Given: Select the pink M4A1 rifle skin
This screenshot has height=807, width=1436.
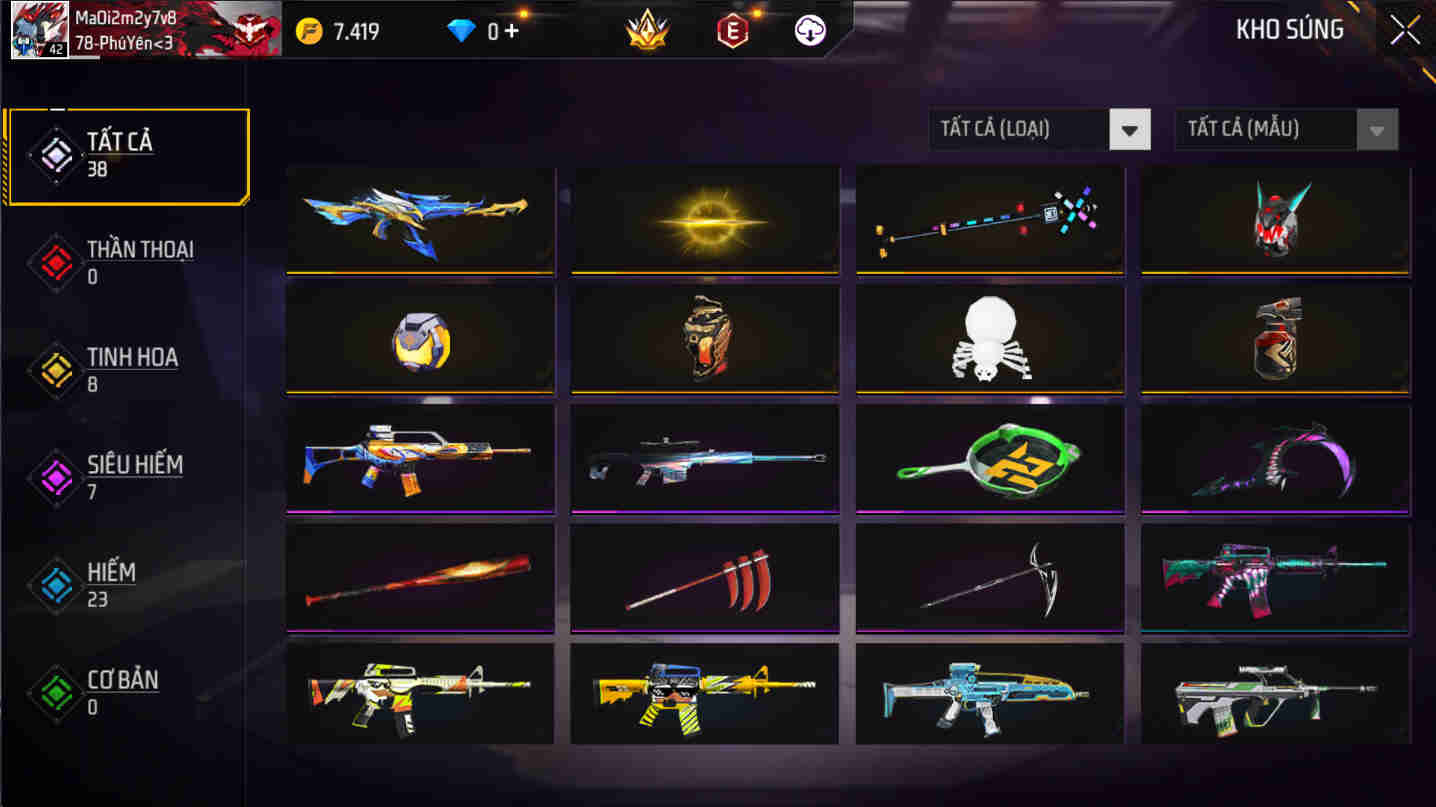Looking at the screenshot, I should click(x=1273, y=578).
